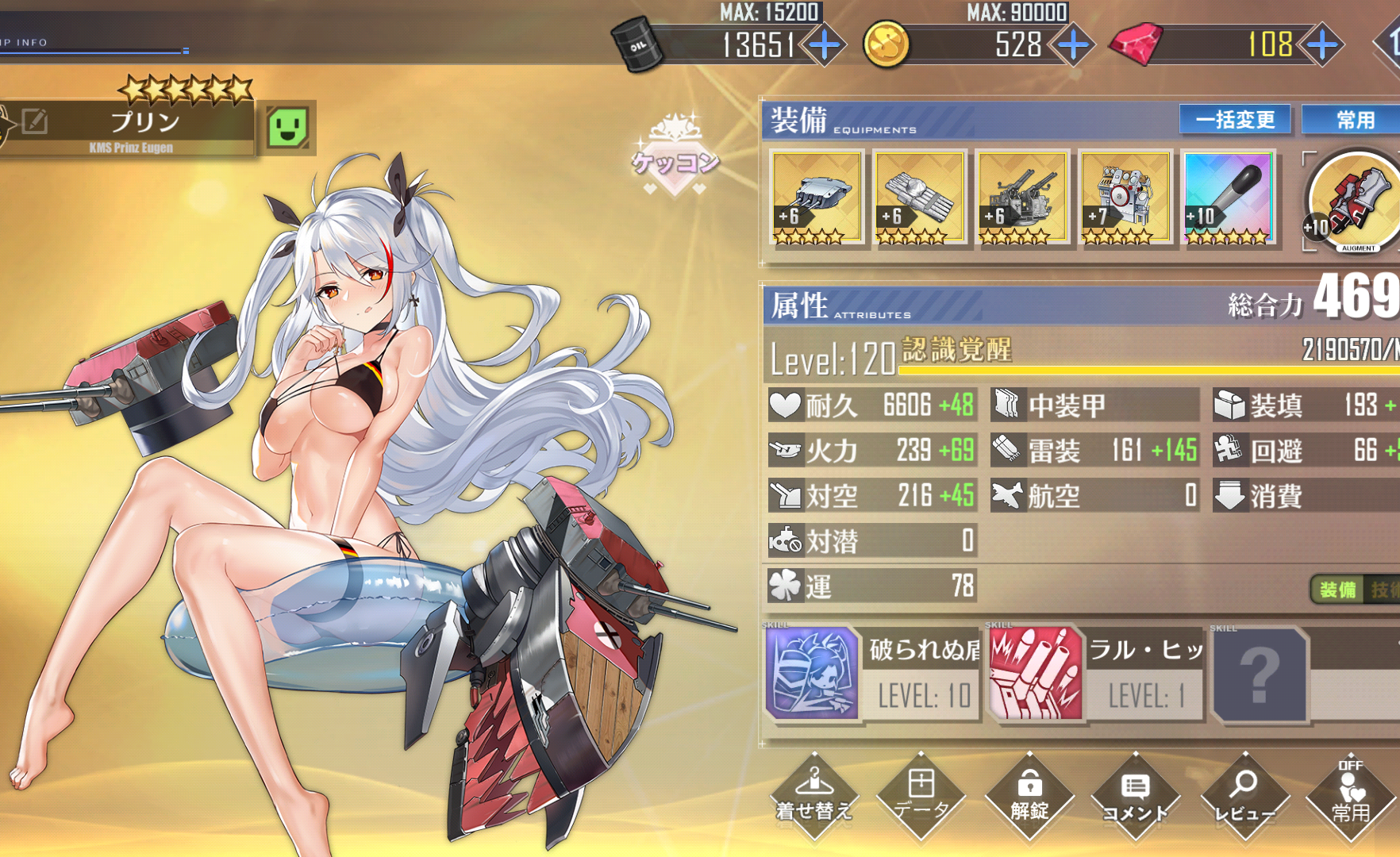Toggle the green 装備 stats view

[x=1337, y=590]
